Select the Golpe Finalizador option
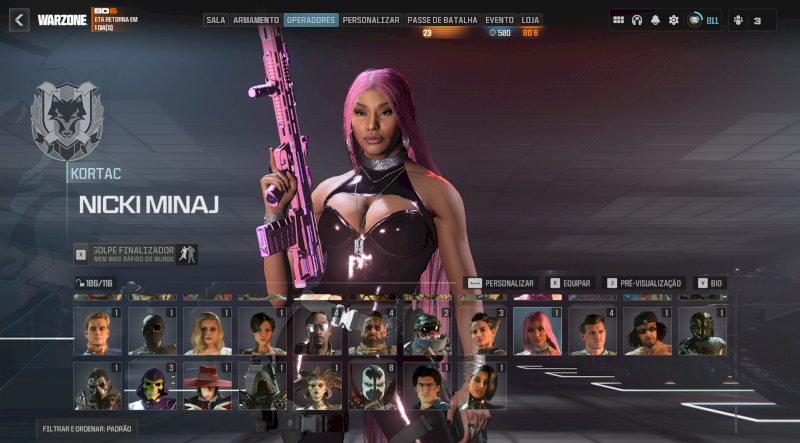Image resolution: width=800 pixels, height=443 pixels. pos(136,254)
